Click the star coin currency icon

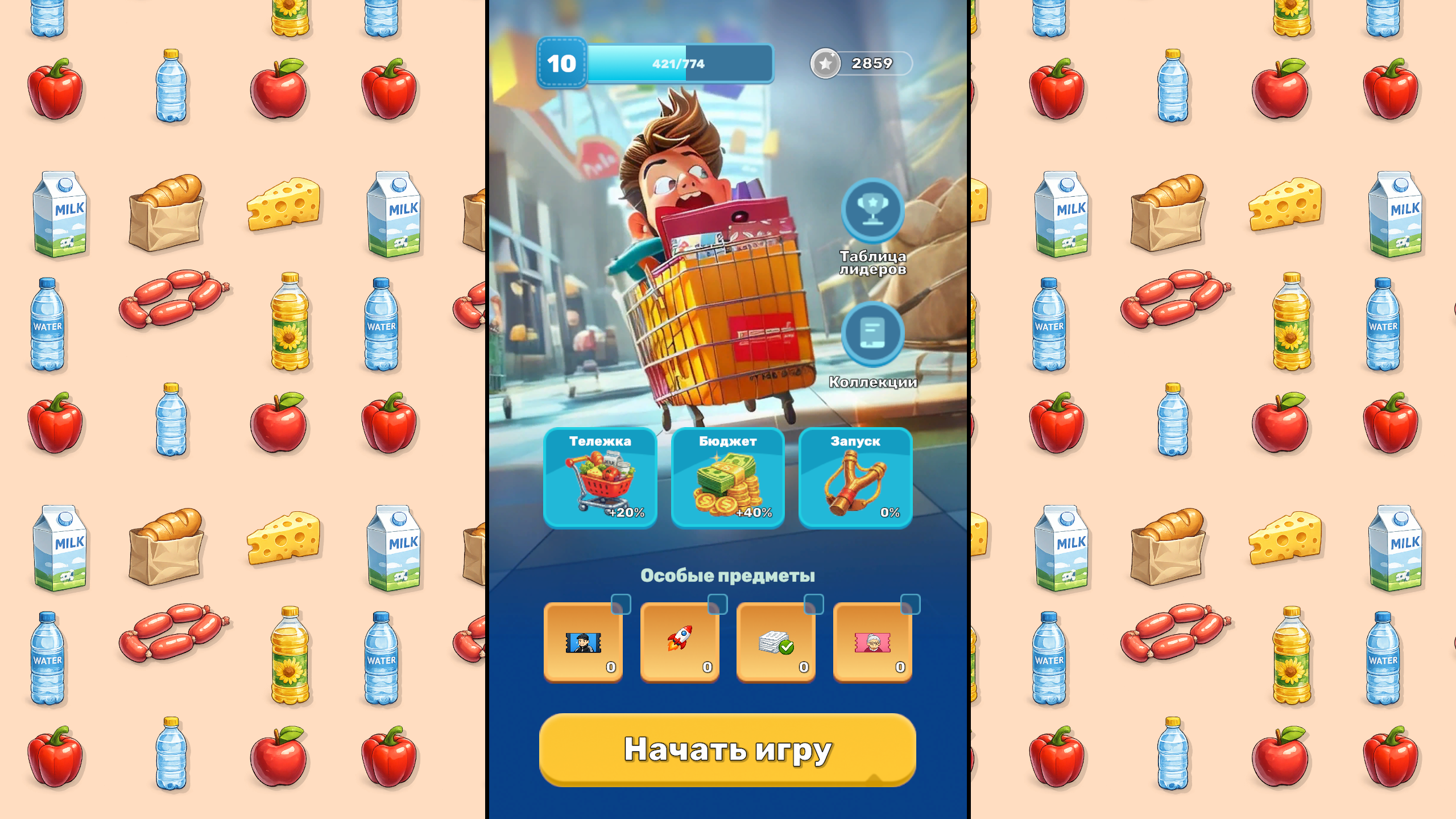click(825, 63)
